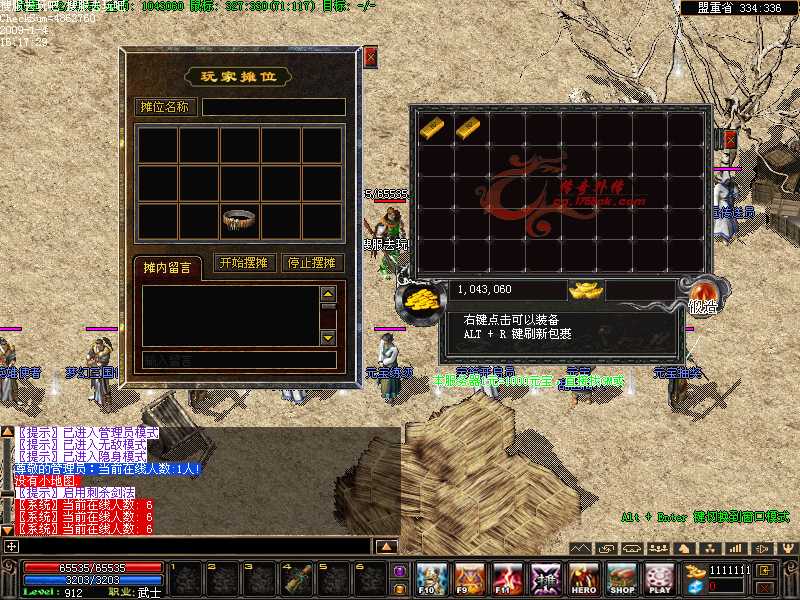Screen dimensions: 800x600
Task: Click the stall name input field
Action: click(273, 107)
